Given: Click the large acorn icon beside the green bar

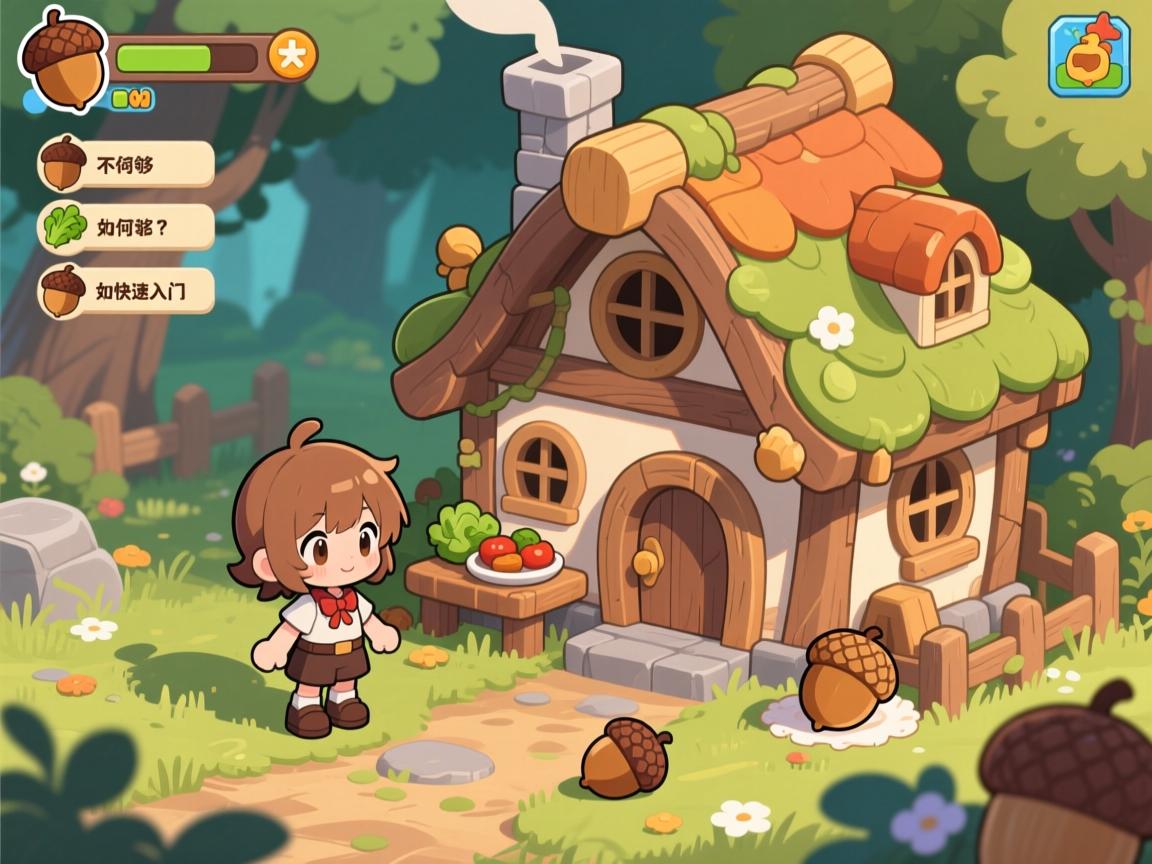Looking at the screenshot, I should (64, 59).
